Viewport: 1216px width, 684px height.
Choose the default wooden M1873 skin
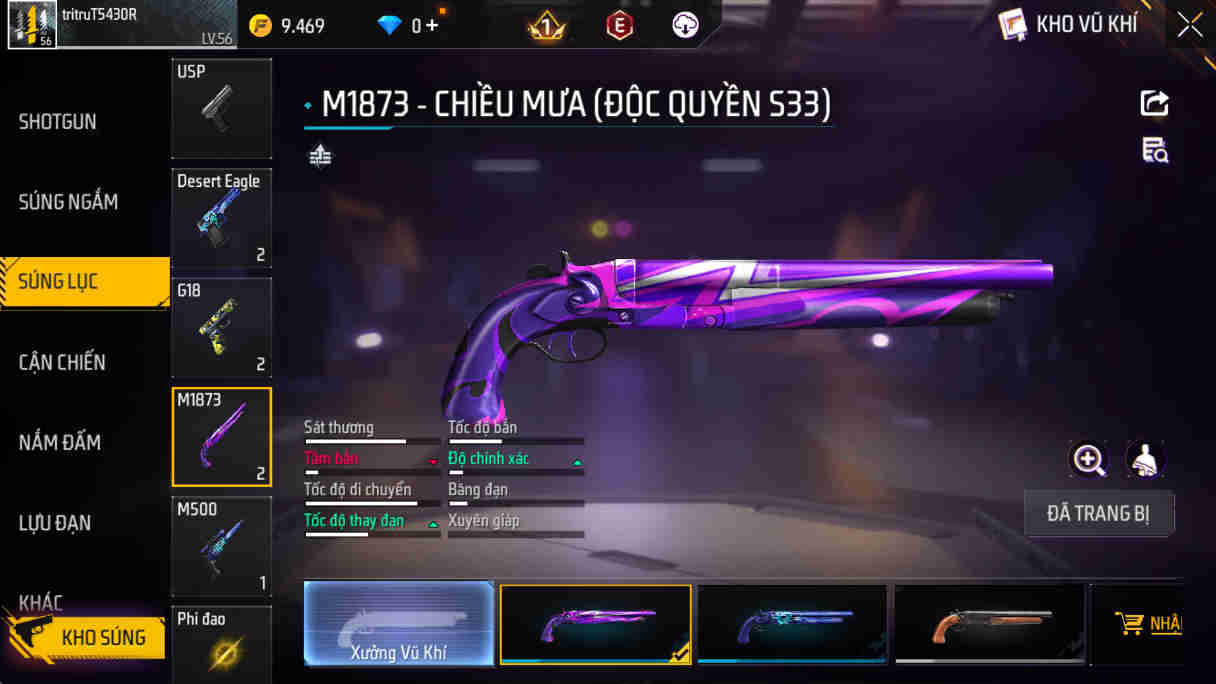(990, 624)
